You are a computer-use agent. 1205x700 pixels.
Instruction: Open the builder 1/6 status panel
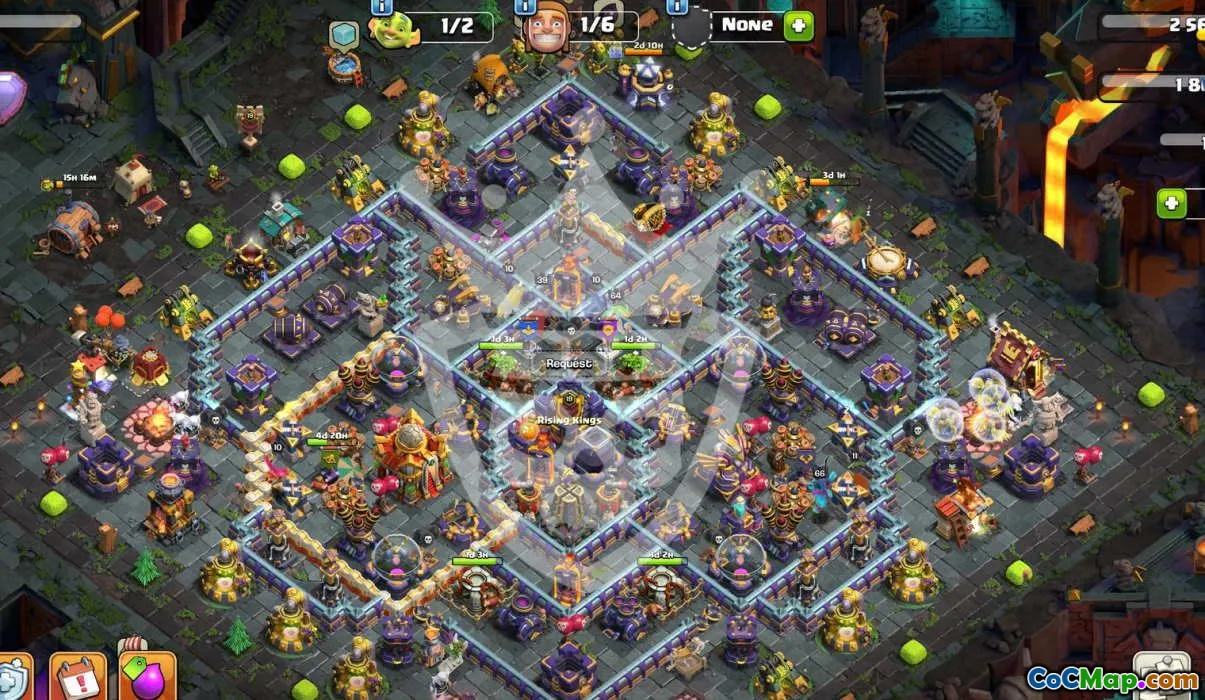[x=582, y=26]
